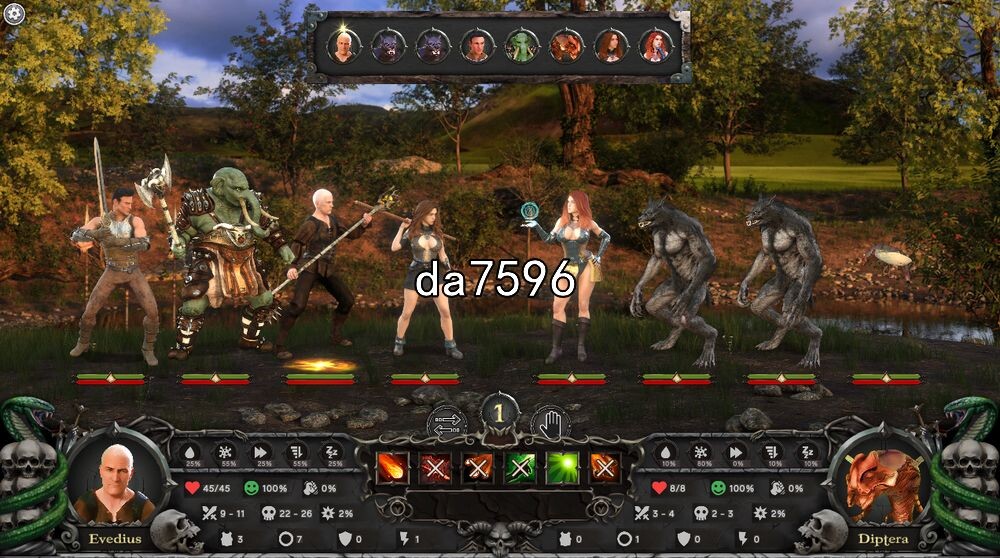Open settings via the gear icon
Screen dimensions: 1000x558
click(13, 13)
